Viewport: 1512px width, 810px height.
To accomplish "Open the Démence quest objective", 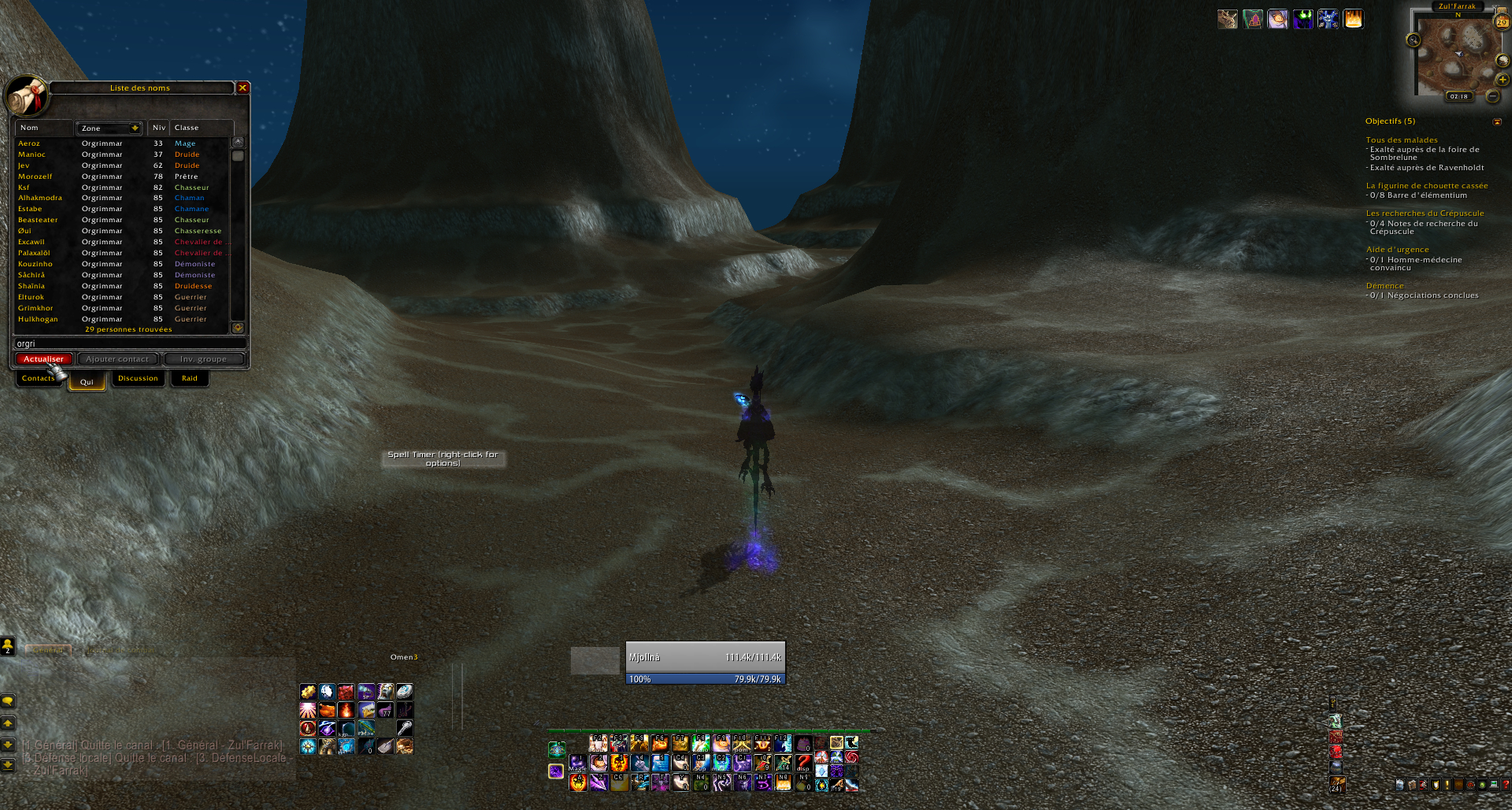I will (1384, 286).
